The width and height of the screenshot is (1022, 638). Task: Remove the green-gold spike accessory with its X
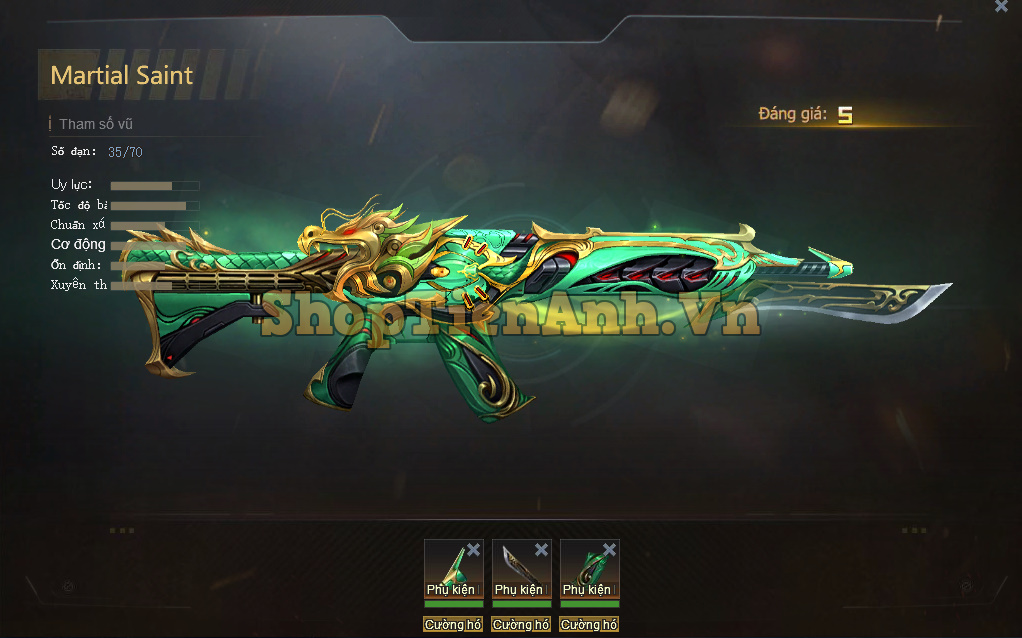coord(473,550)
